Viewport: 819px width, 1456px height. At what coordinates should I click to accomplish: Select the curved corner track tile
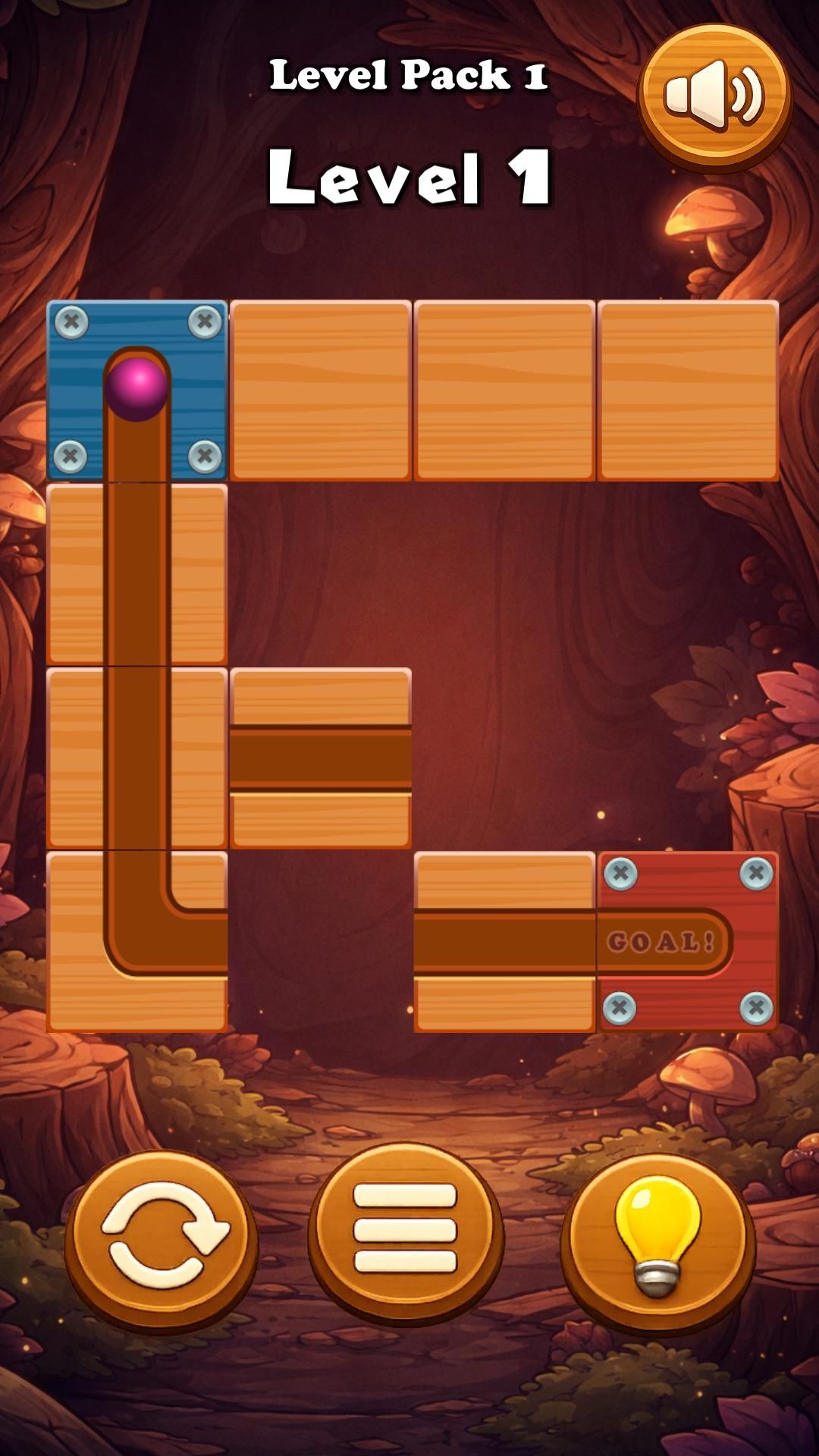(x=137, y=941)
